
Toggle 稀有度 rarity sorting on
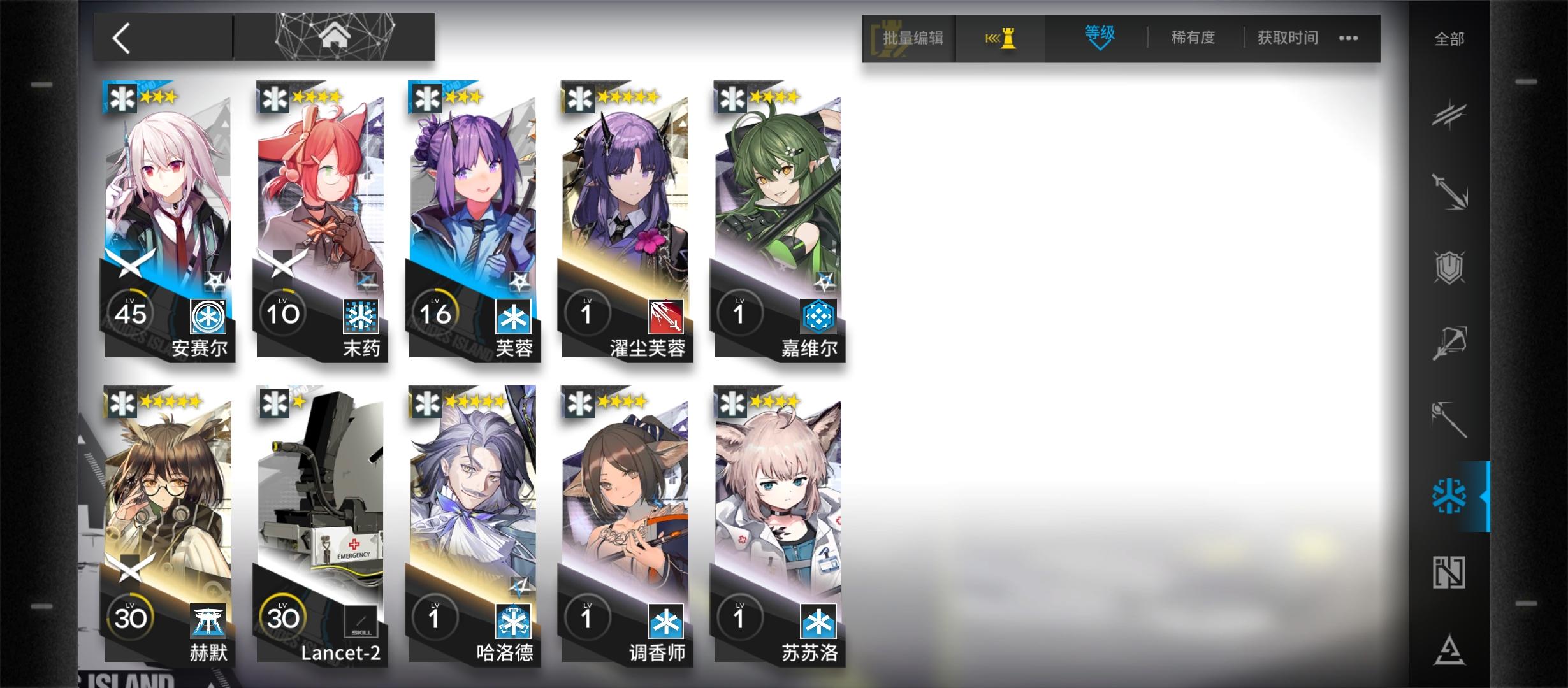pyautogui.click(x=1193, y=38)
